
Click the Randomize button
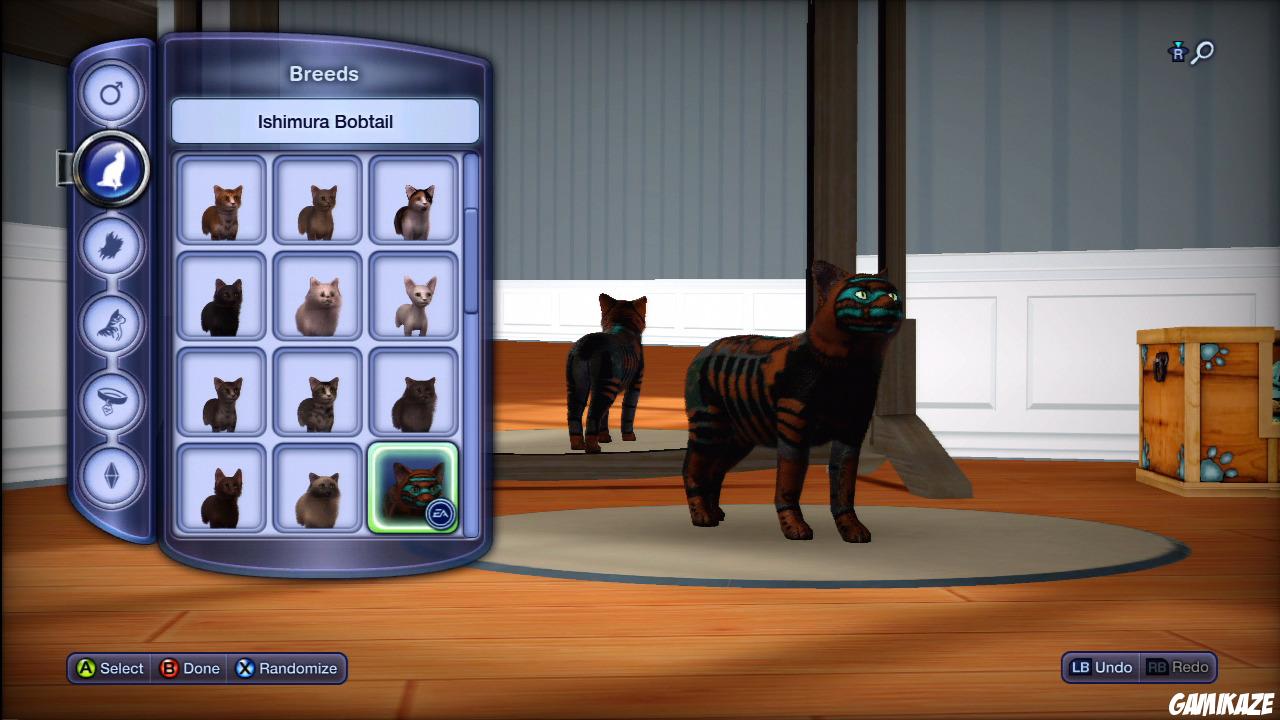[x=287, y=669]
